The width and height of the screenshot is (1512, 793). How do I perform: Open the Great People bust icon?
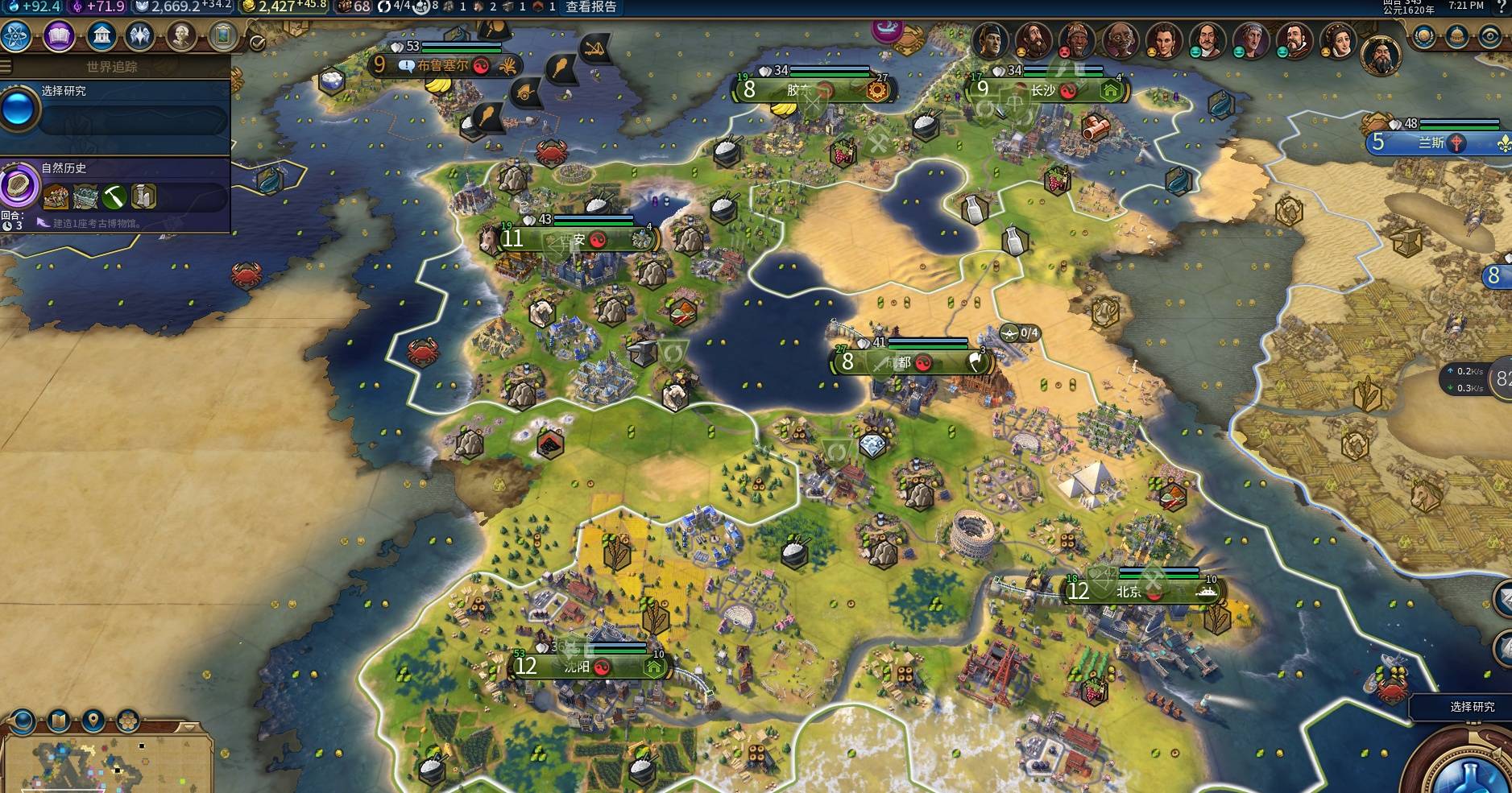coord(182,36)
